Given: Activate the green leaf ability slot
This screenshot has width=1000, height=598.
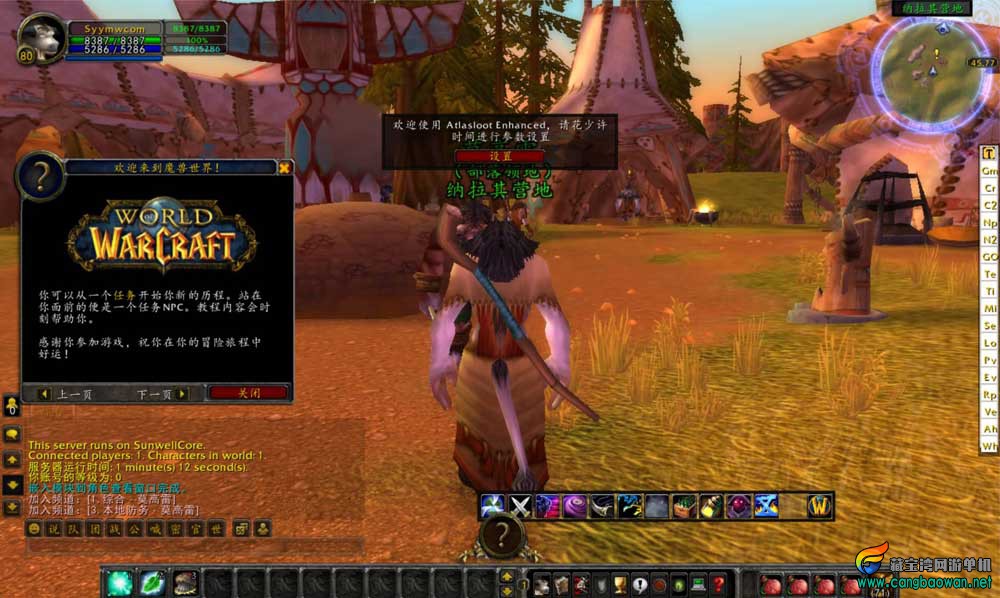Looking at the screenshot, I should (152, 581).
